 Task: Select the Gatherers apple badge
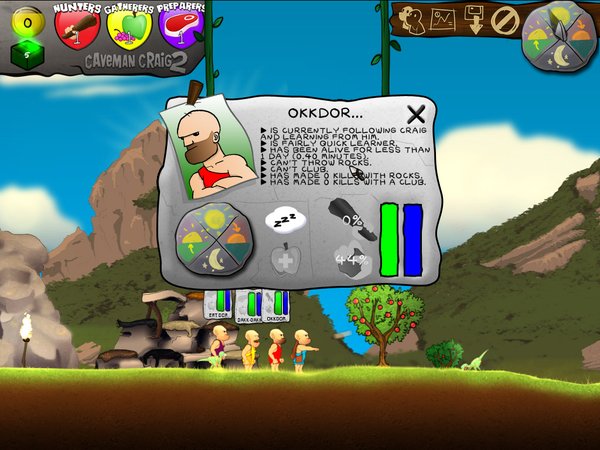(x=127, y=27)
